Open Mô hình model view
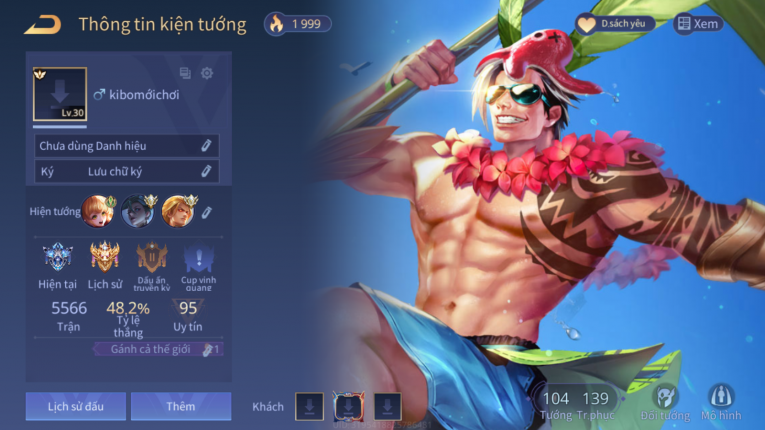Viewport: 765px width, 430px height. click(721, 401)
